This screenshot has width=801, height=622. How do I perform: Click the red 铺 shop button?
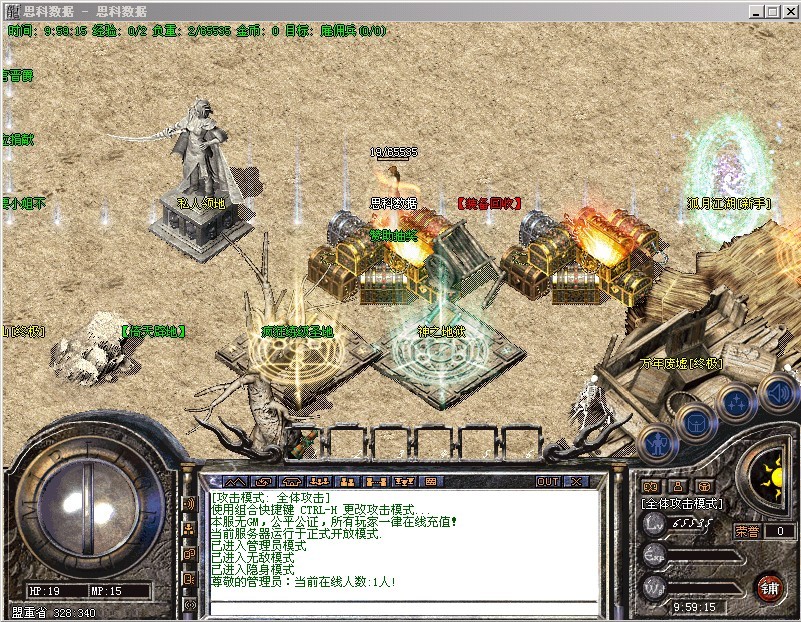coord(770,586)
